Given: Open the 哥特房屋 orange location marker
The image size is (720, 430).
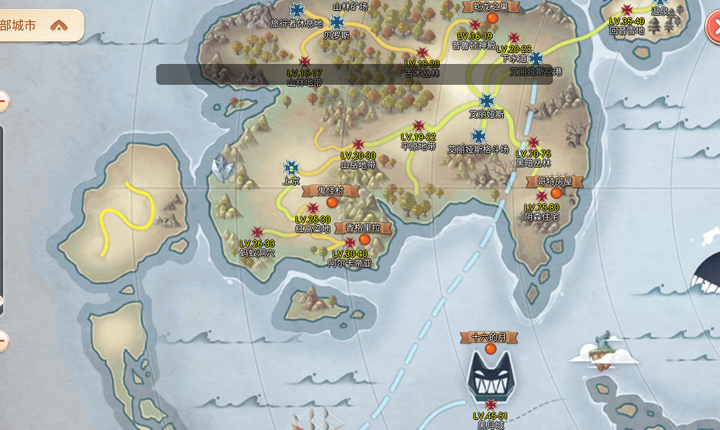Looking at the screenshot, I should [555, 193].
